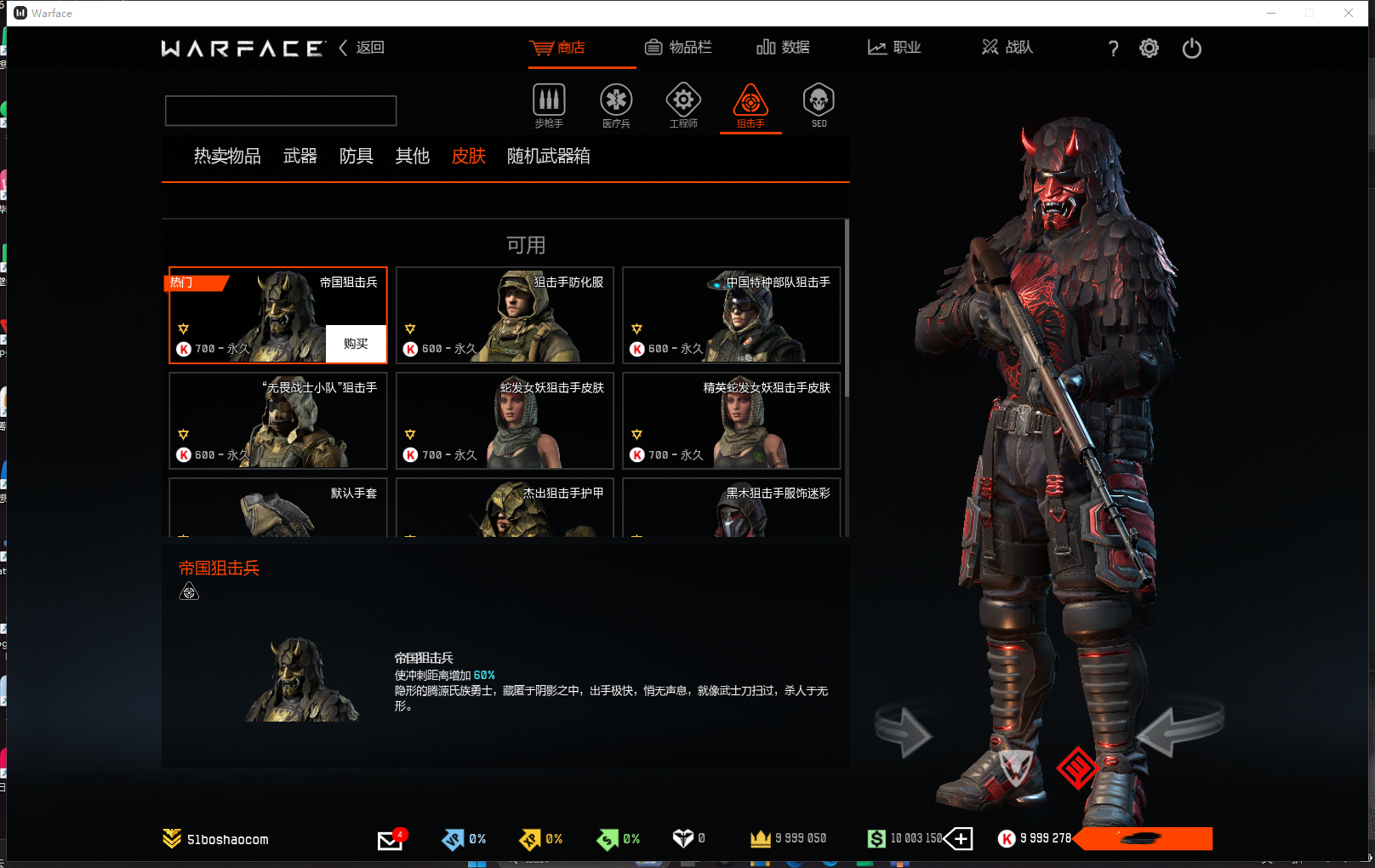
Task: Open the 职业 career tab
Action: click(894, 48)
